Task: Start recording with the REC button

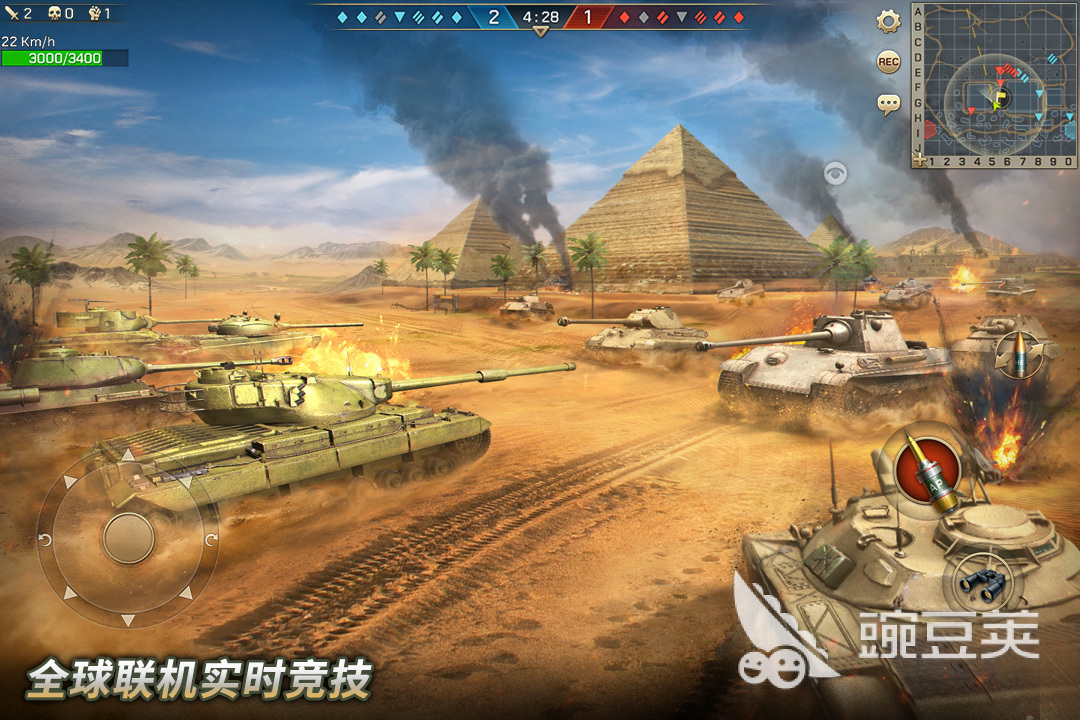Action: point(888,62)
